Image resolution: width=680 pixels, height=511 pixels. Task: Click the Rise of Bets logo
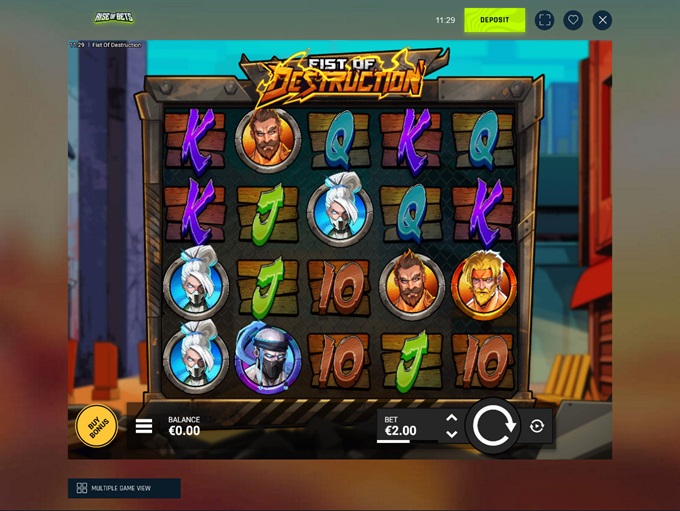[x=114, y=18]
